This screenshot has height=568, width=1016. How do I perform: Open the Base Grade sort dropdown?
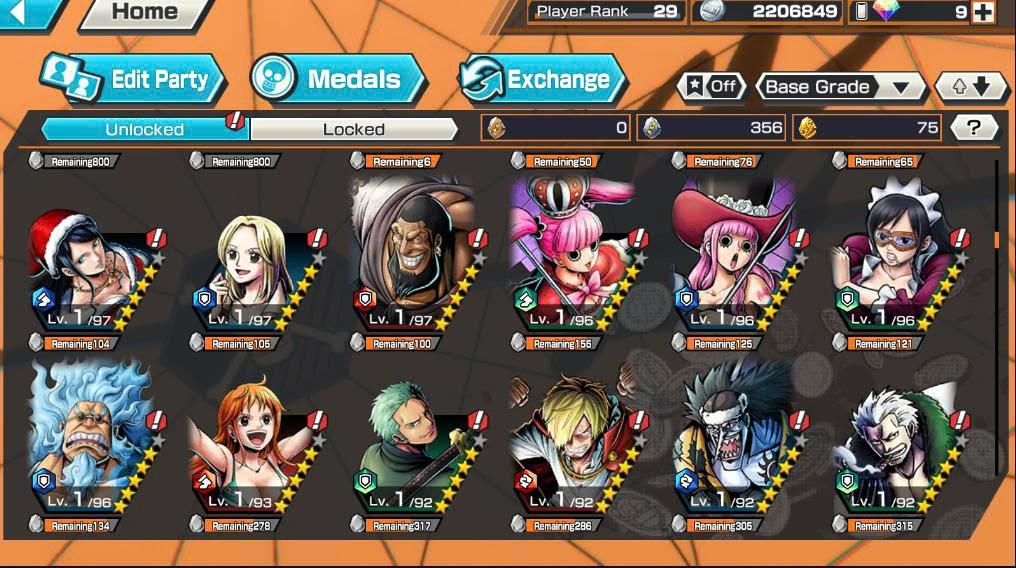[x=838, y=87]
